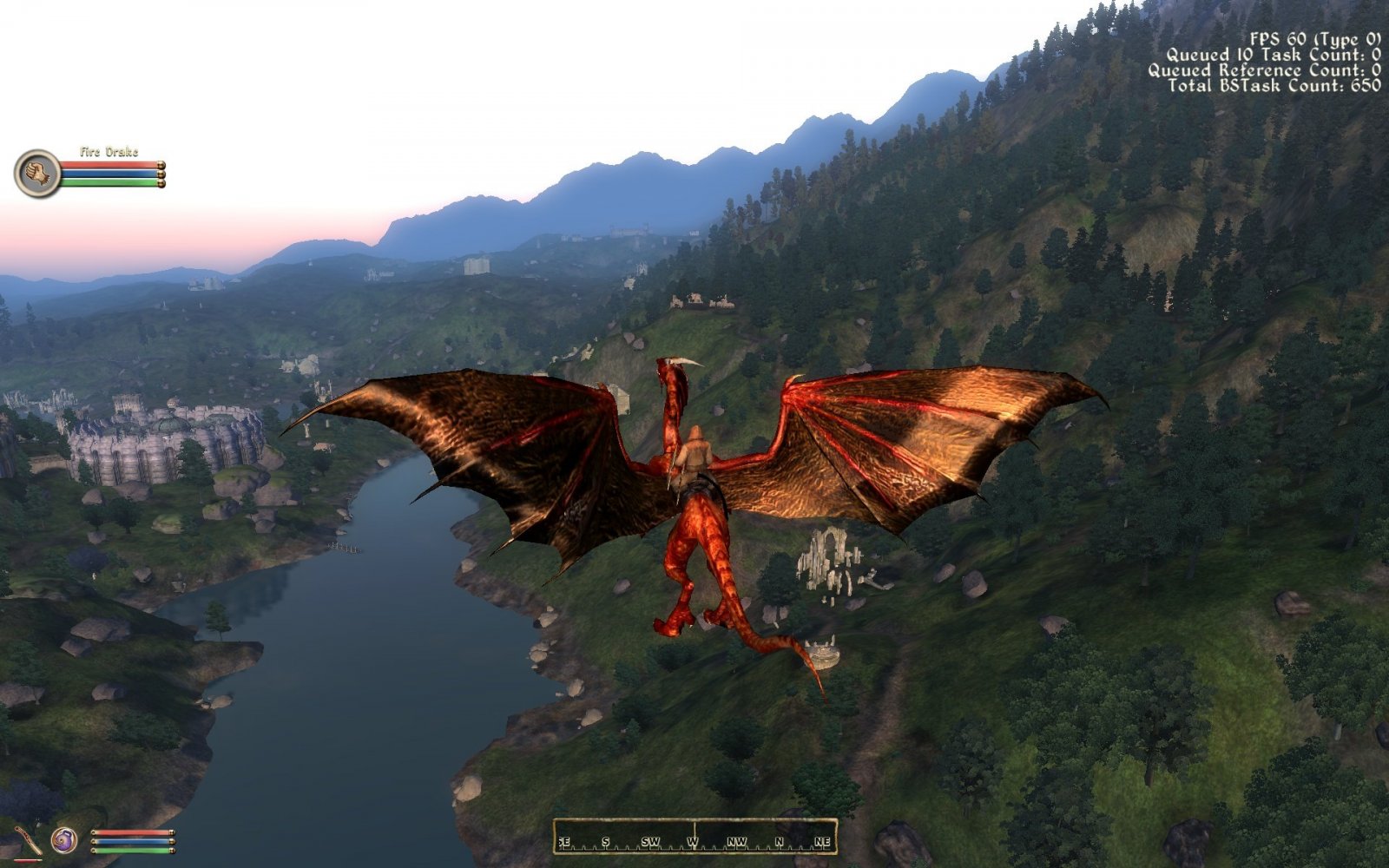
Task: Click the W marker on the compass
Action: click(692, 841)
